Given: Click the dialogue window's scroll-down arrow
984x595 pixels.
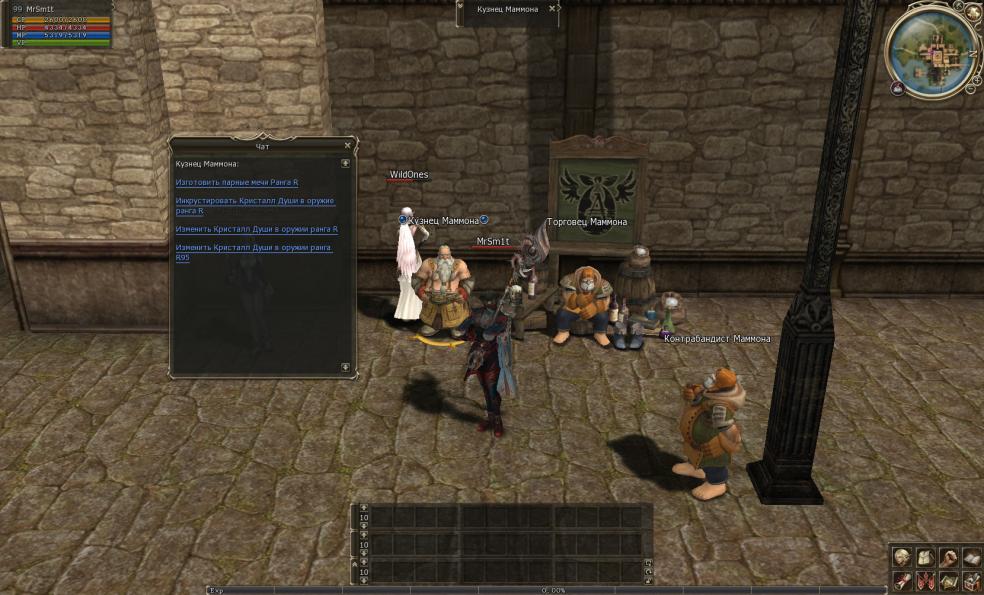Looking at the screenshot, I should click(x=345, y=367).
